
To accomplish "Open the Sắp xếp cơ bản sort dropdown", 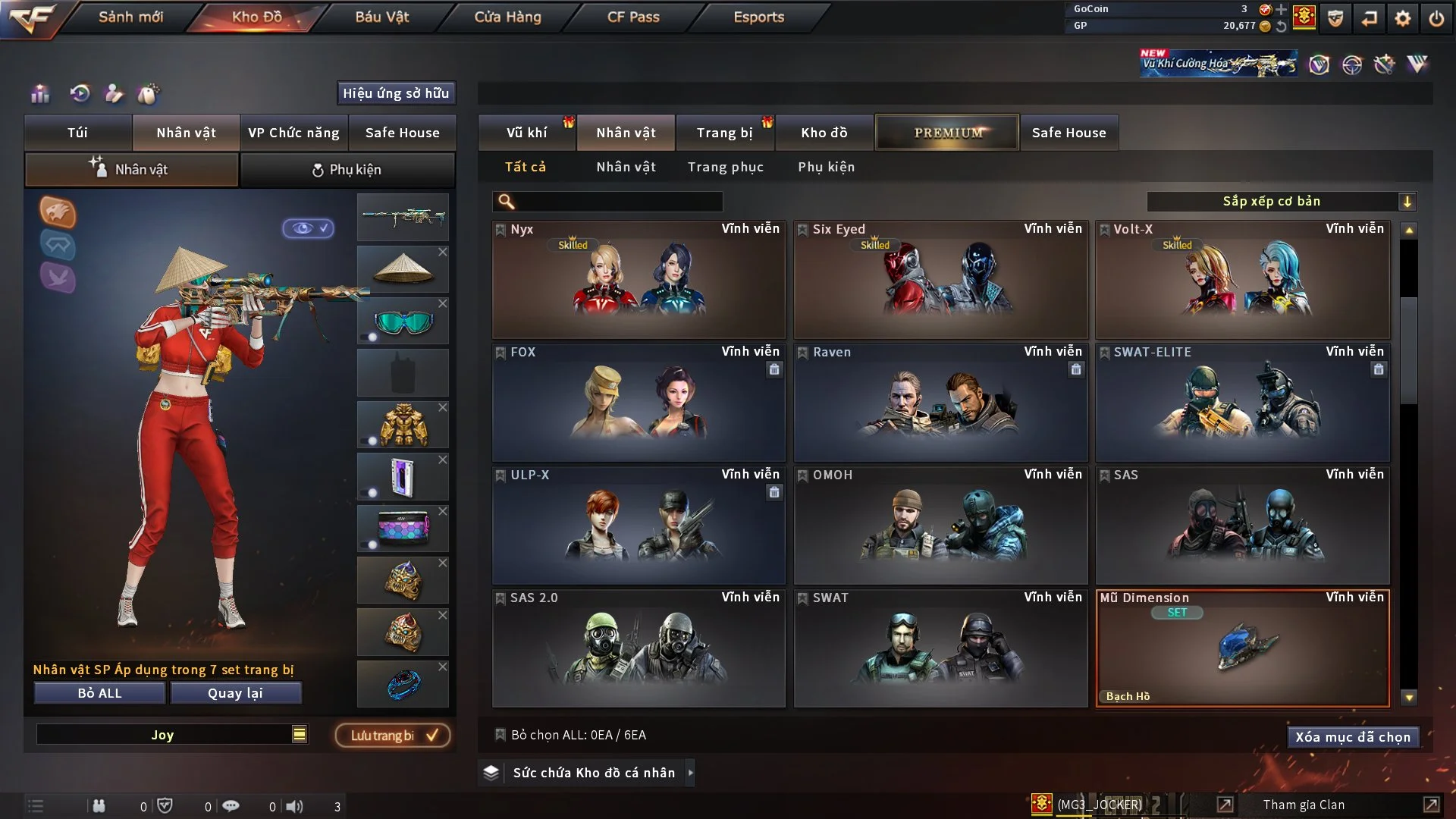I will pyautogui.click(x=1280, y=202).
